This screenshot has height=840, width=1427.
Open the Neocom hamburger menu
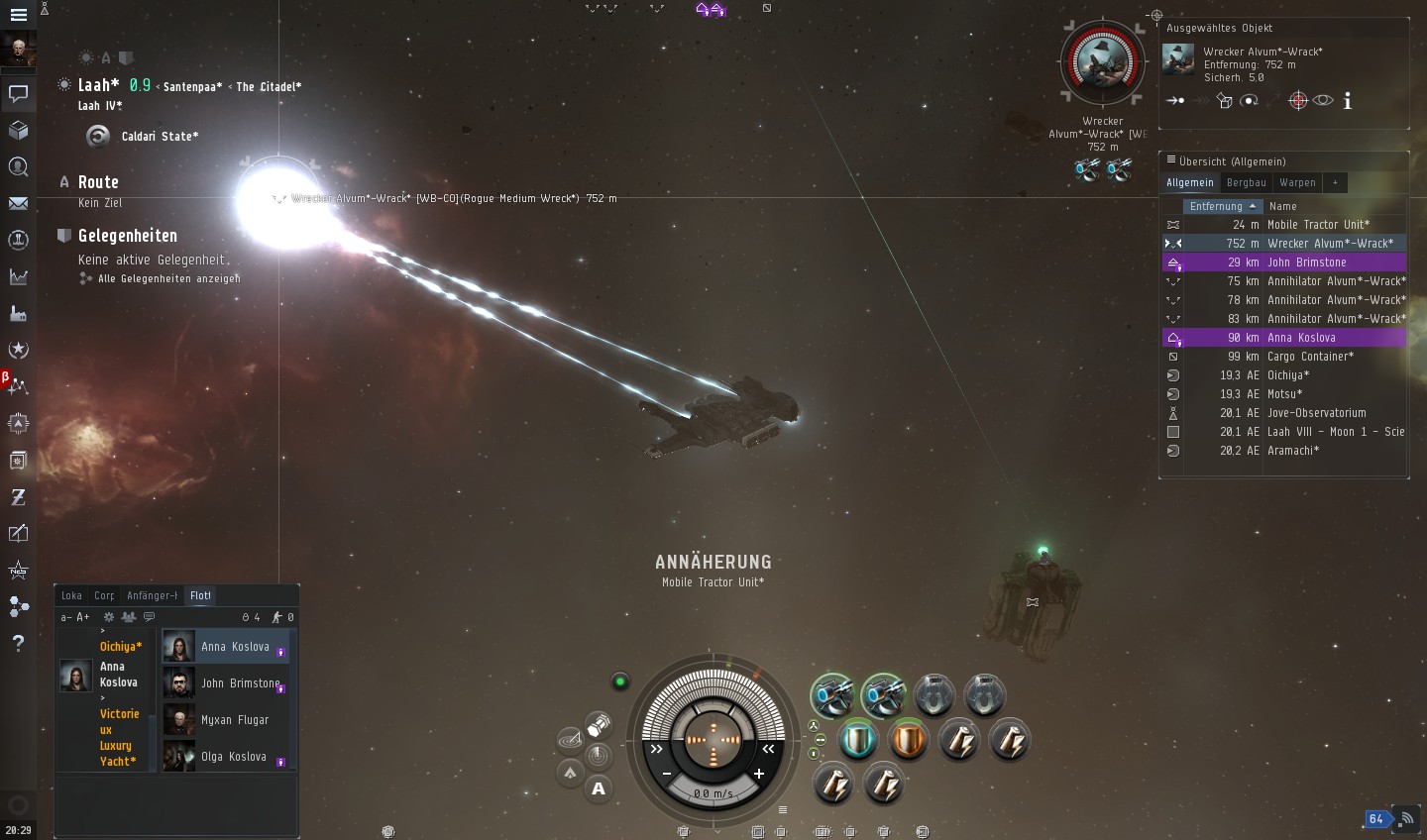(x=18, y=15)
